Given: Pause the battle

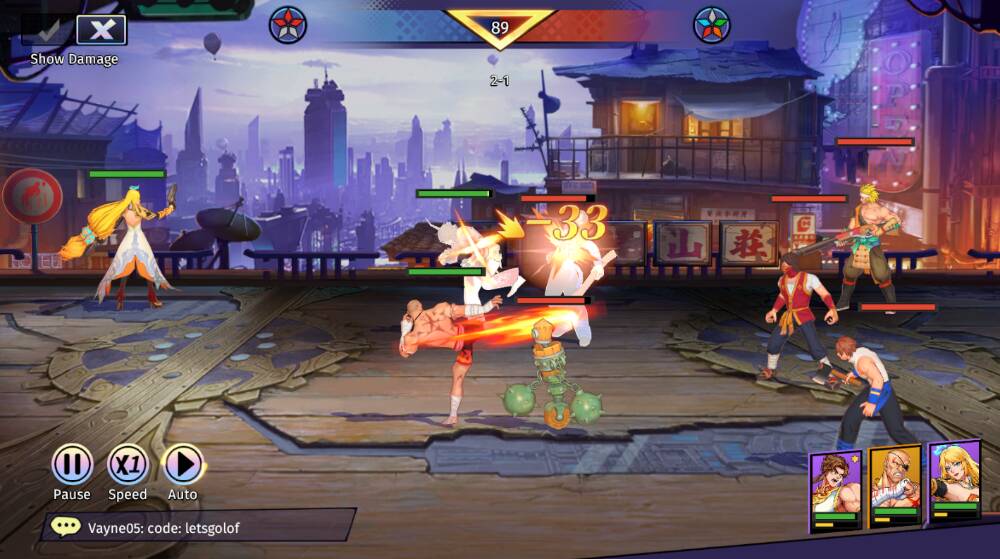Looking at the screenshot, I should click(x=72, y=465).
